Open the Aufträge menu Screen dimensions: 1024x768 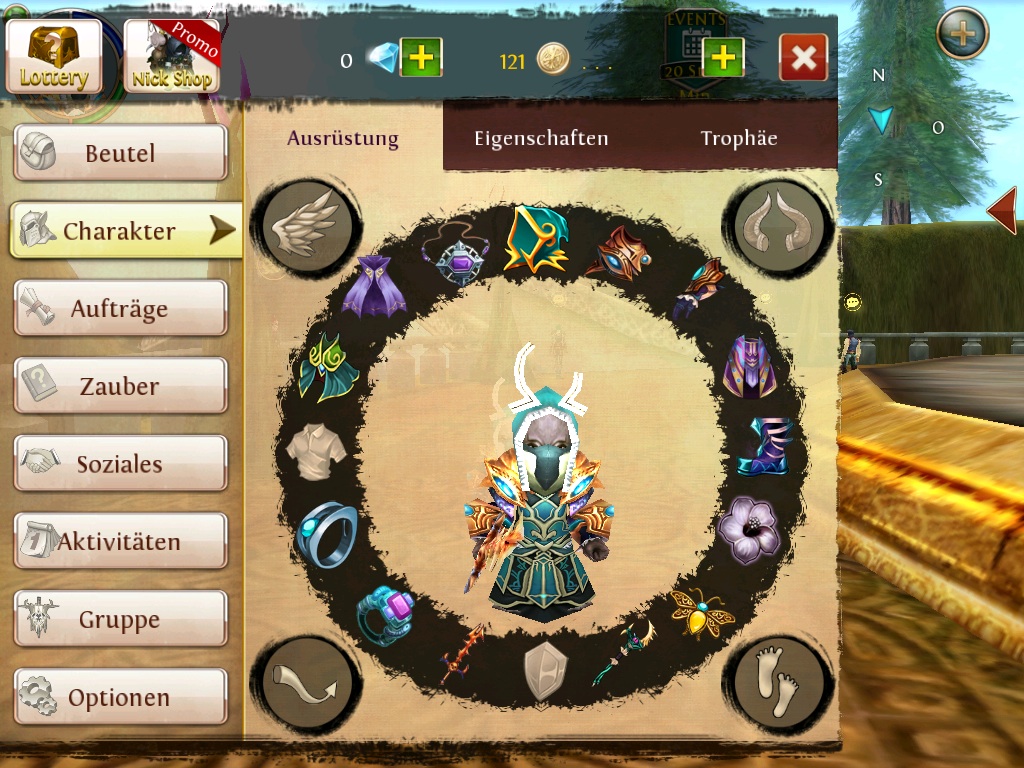coord(120,309)
